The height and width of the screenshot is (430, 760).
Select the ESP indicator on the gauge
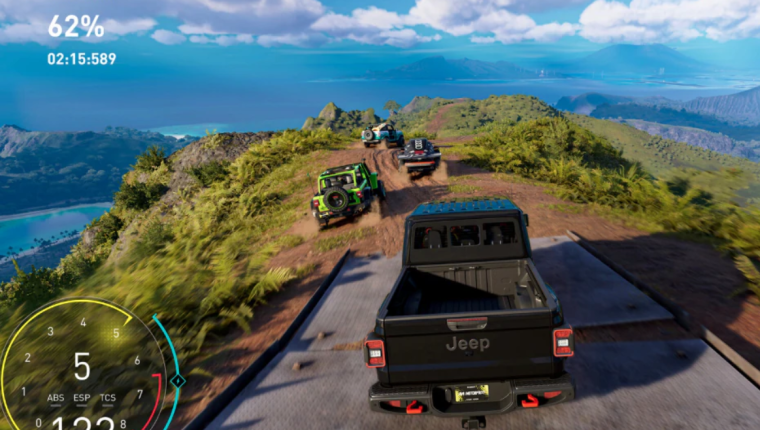[x=82, y=397]
